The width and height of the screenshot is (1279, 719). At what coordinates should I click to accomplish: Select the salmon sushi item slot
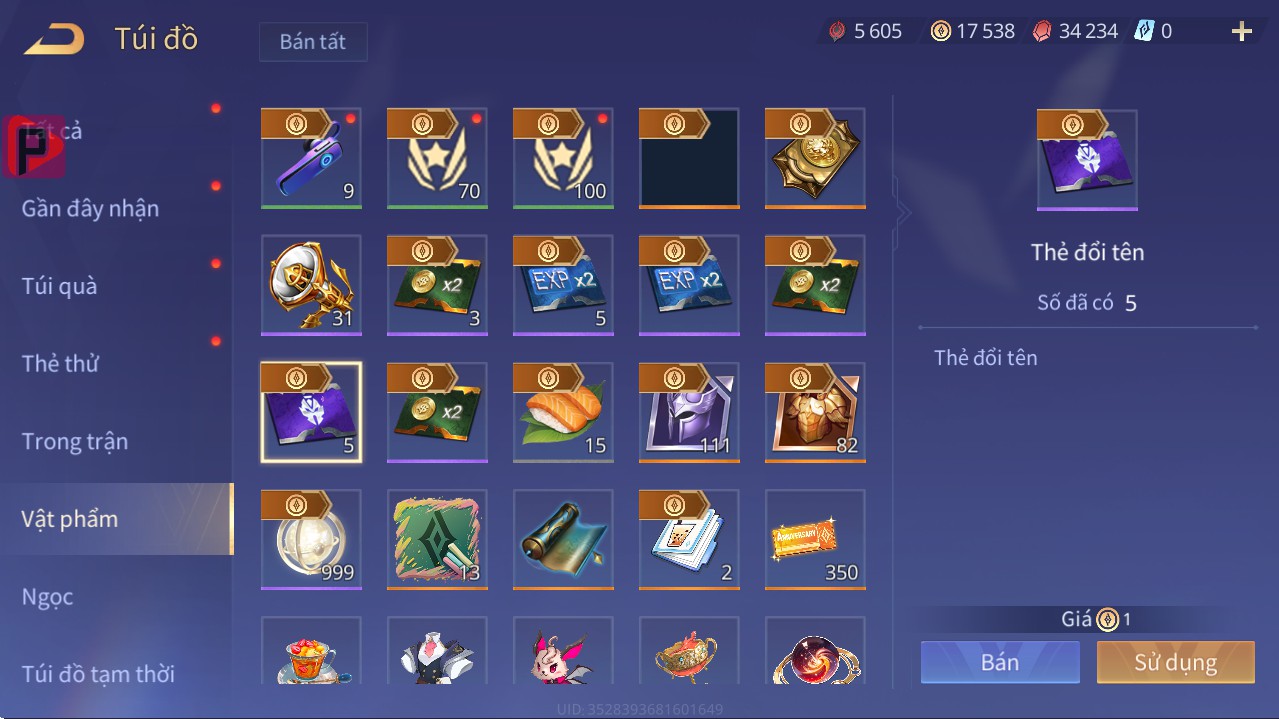(563, 412)
